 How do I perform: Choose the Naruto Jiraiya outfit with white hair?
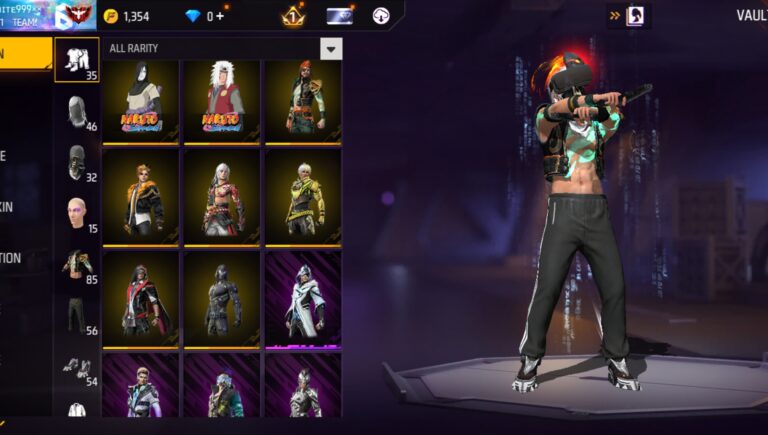coord(222,101)
